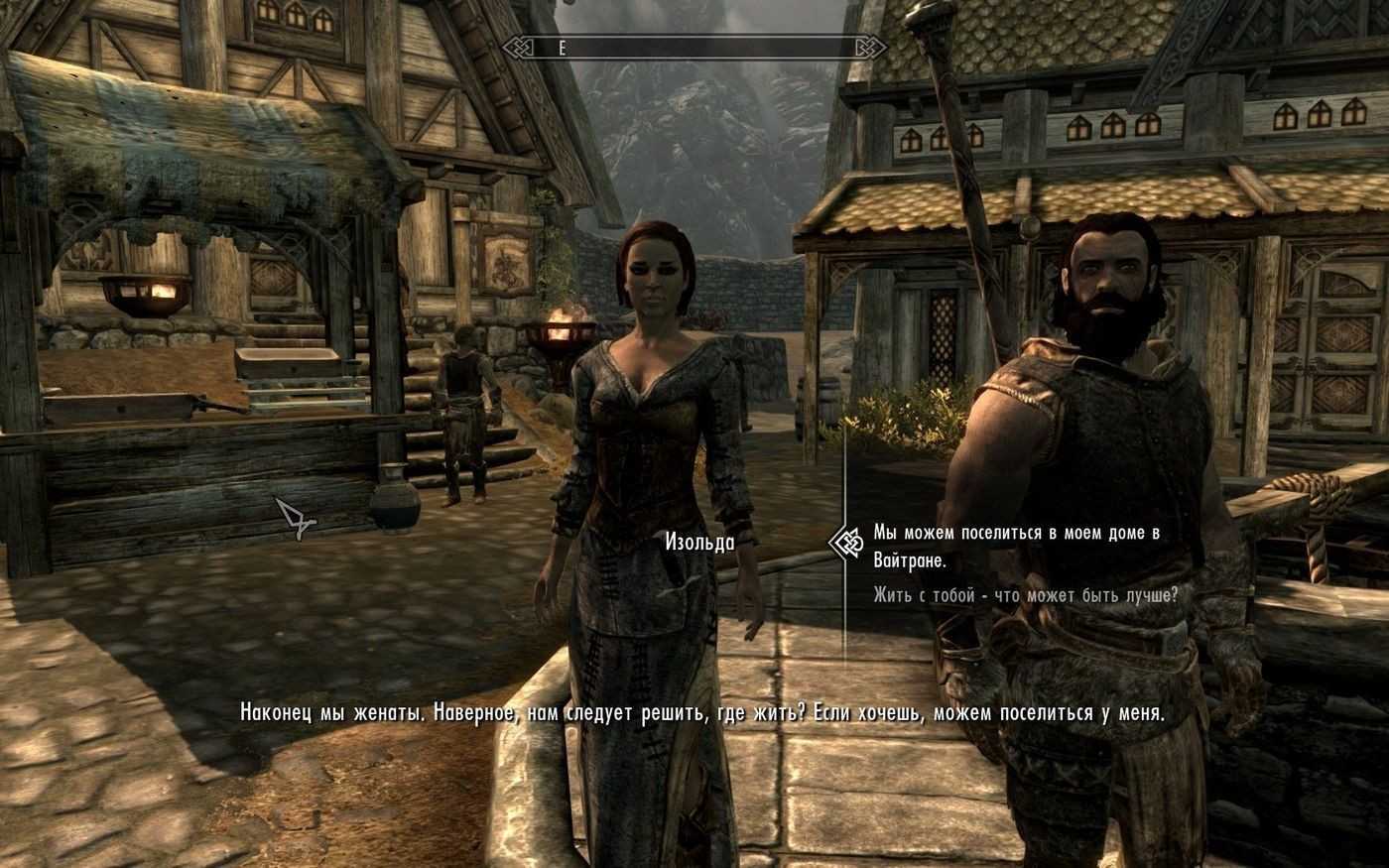The width and height of the screenshot is (1389, 868).
Task: Select "Жить с тобой - что может быть лучше?"
Action: (1025, 595)
